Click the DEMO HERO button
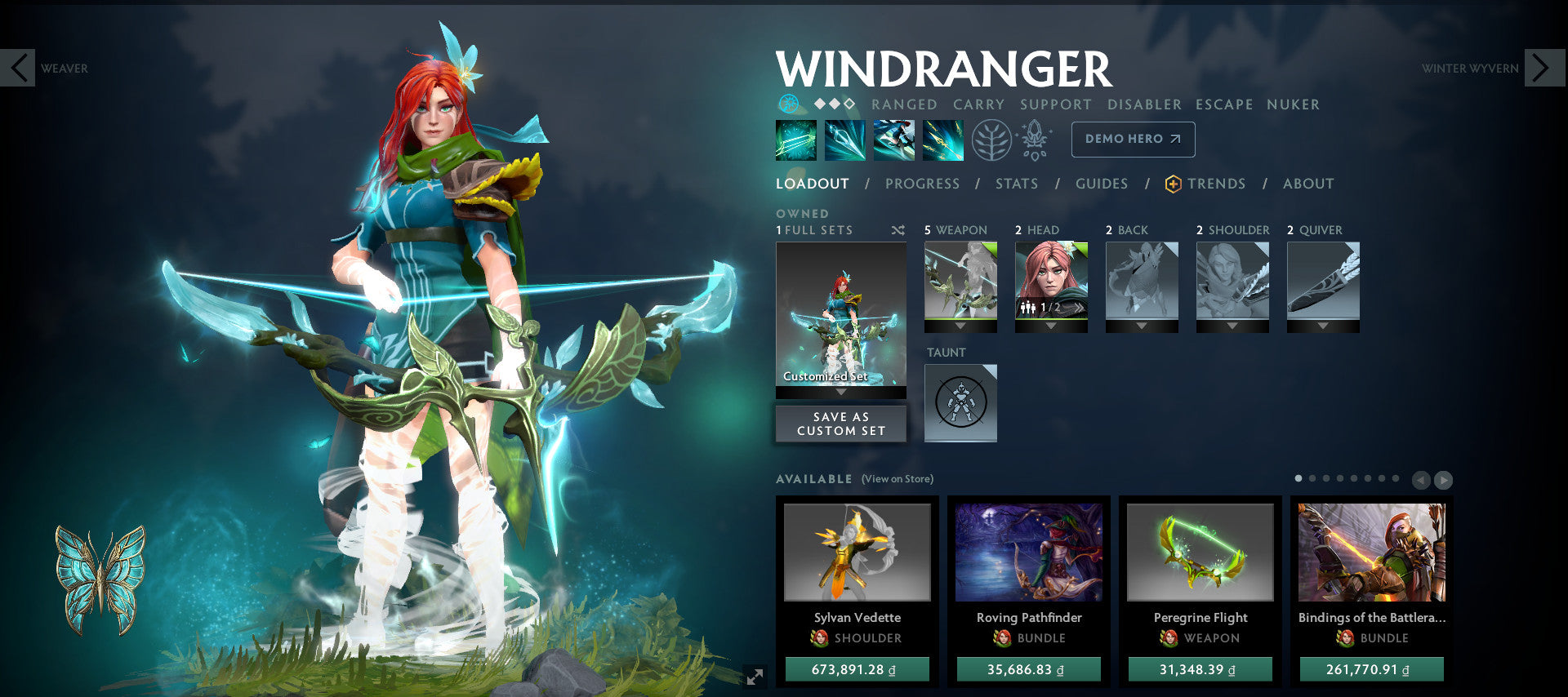Image resolution: width=1568 pixels, height=697 pixels. tap(1133, 139)
